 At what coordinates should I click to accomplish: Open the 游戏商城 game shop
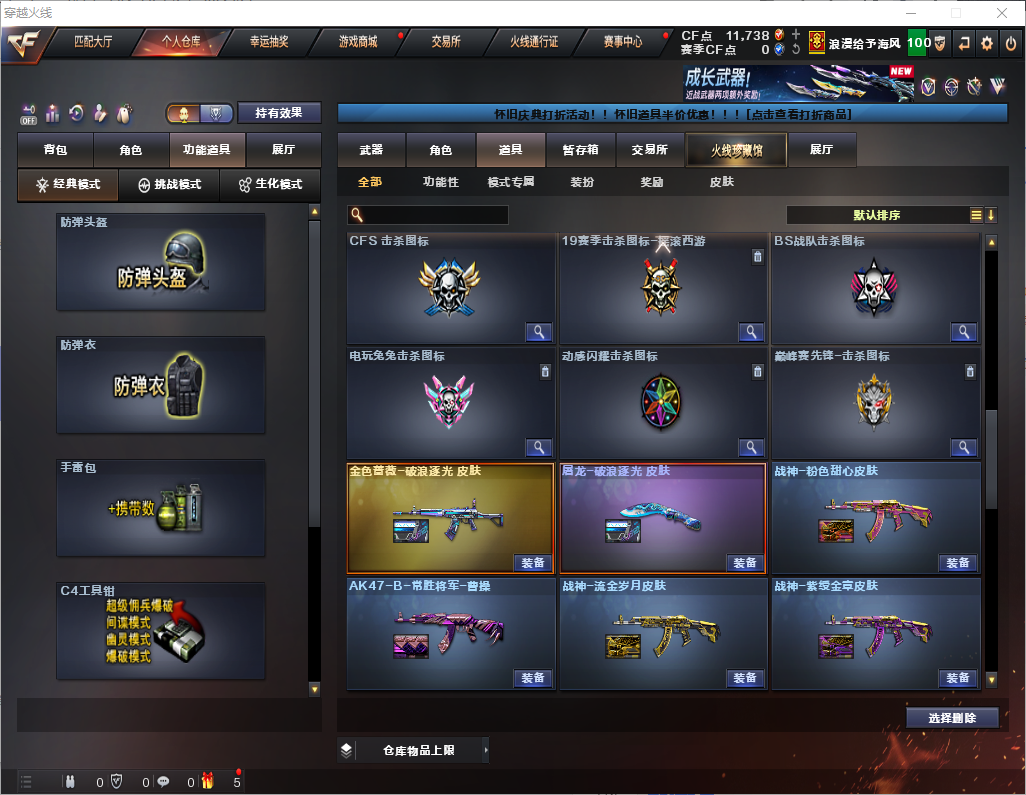[357, 42]
